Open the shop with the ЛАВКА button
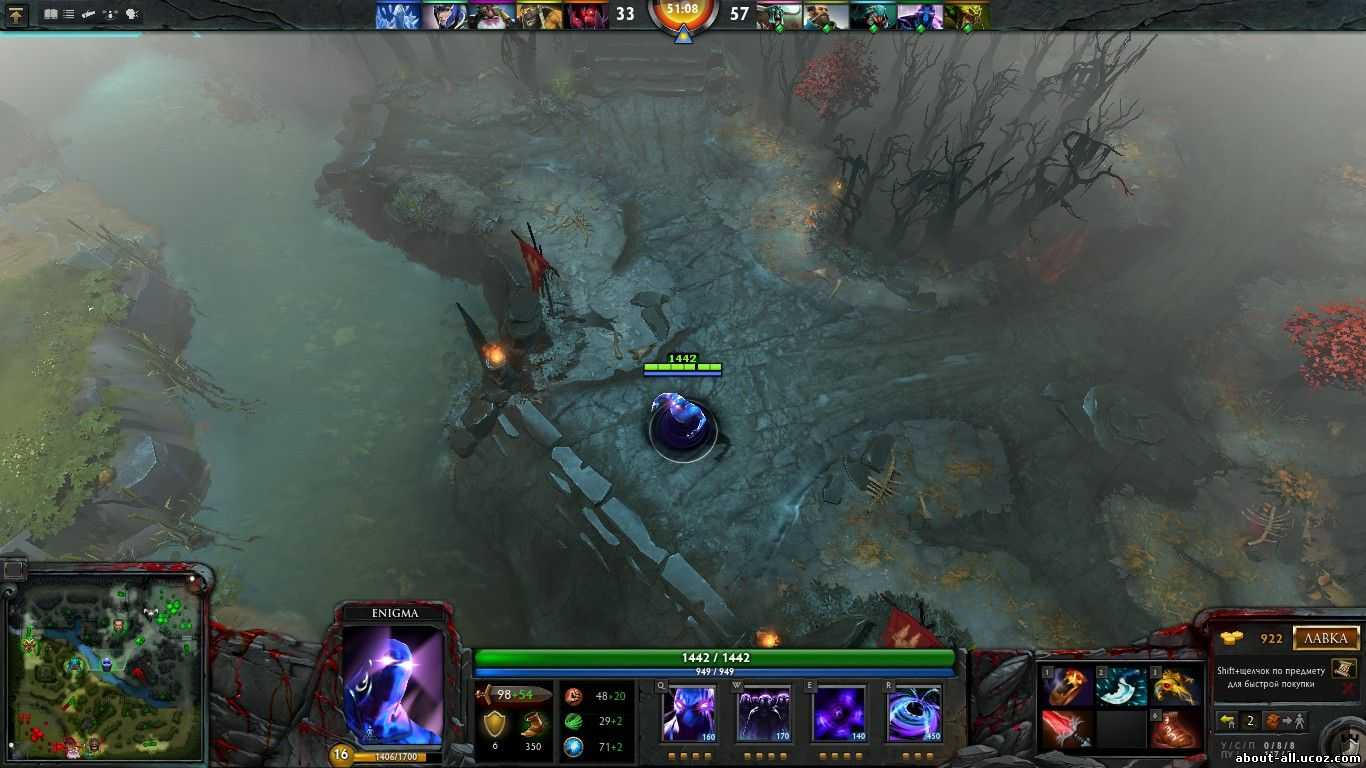The image size is (1366, 768). [1326, 638]
